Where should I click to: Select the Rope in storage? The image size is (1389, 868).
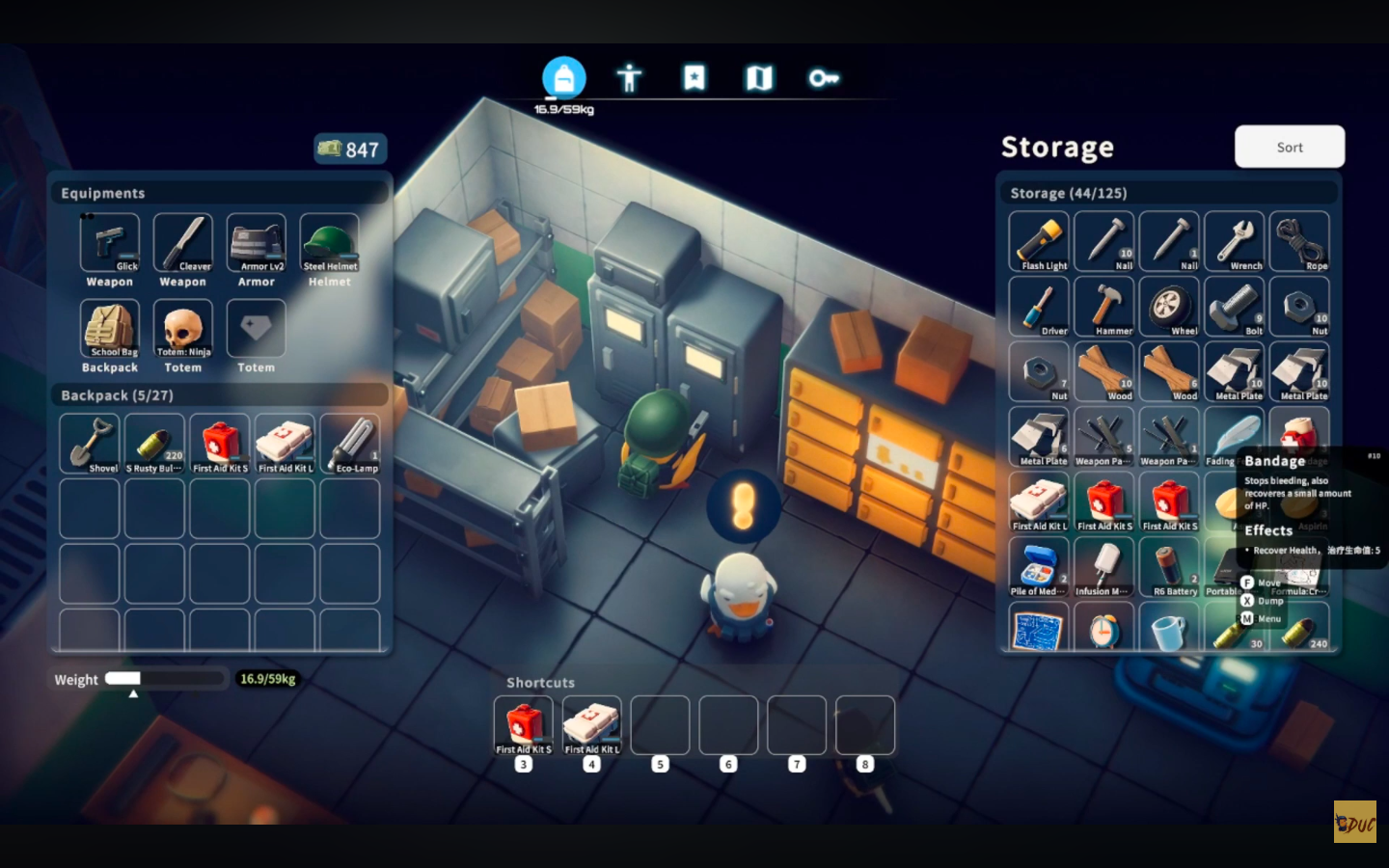1299,241
